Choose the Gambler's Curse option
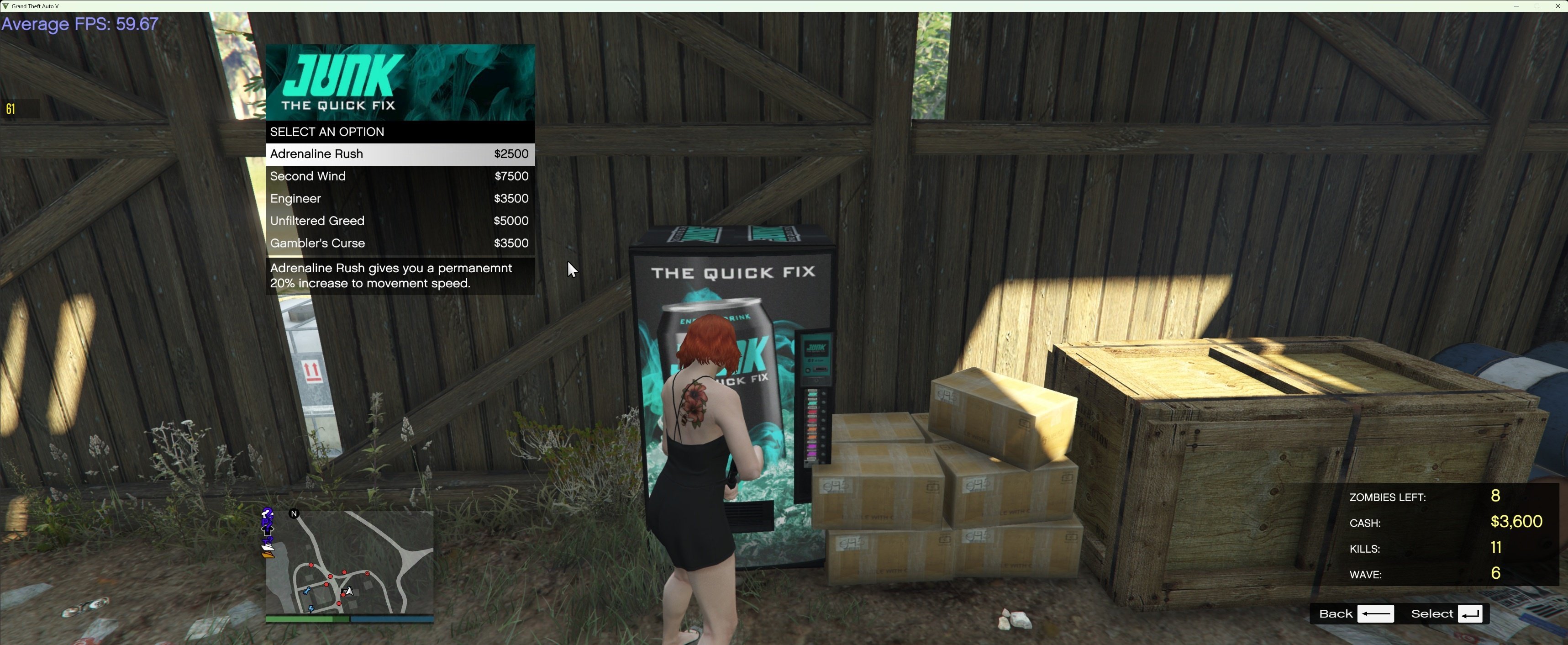The image size is (1568, 645). pos(399,243)
